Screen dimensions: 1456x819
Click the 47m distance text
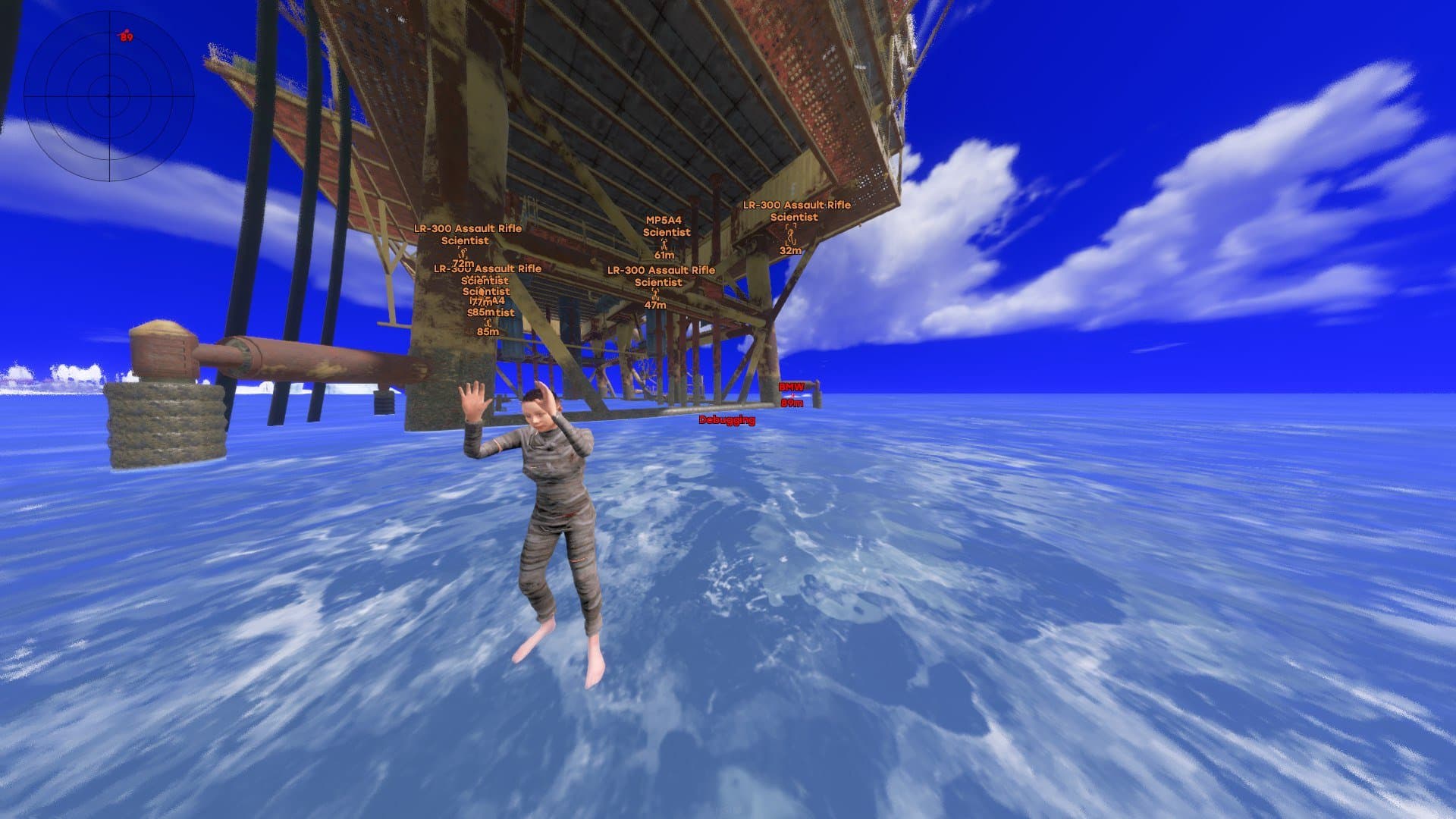coord(655,304)
